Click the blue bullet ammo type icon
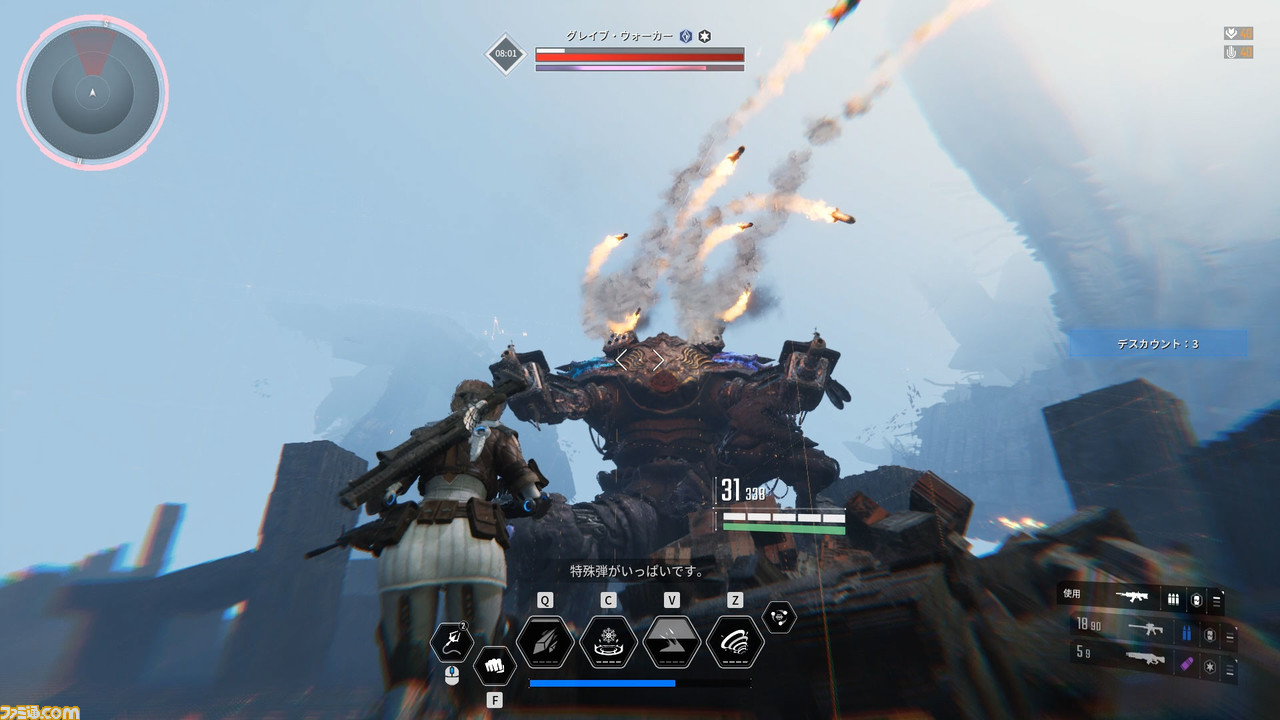Viewport: 1280px width, 720px height. click(1188, 632)
